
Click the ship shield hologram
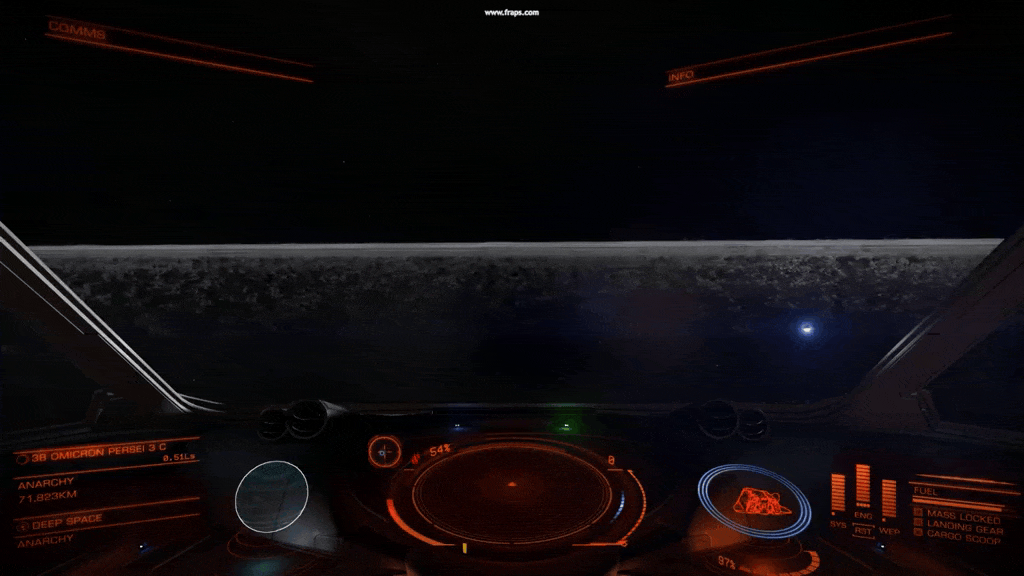754,499
